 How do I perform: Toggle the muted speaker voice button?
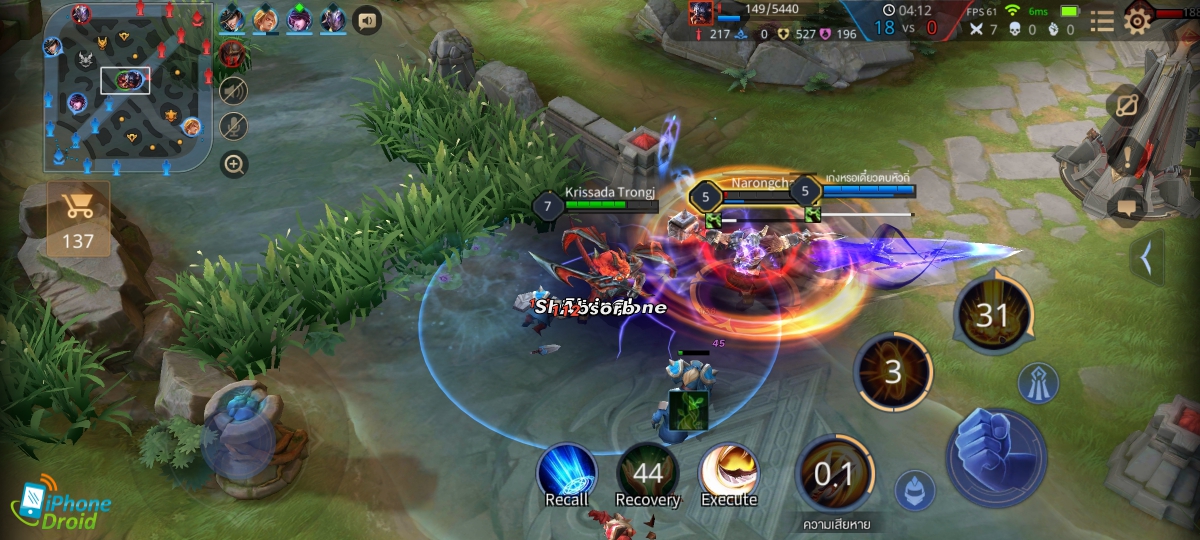(x=234, y=92)
